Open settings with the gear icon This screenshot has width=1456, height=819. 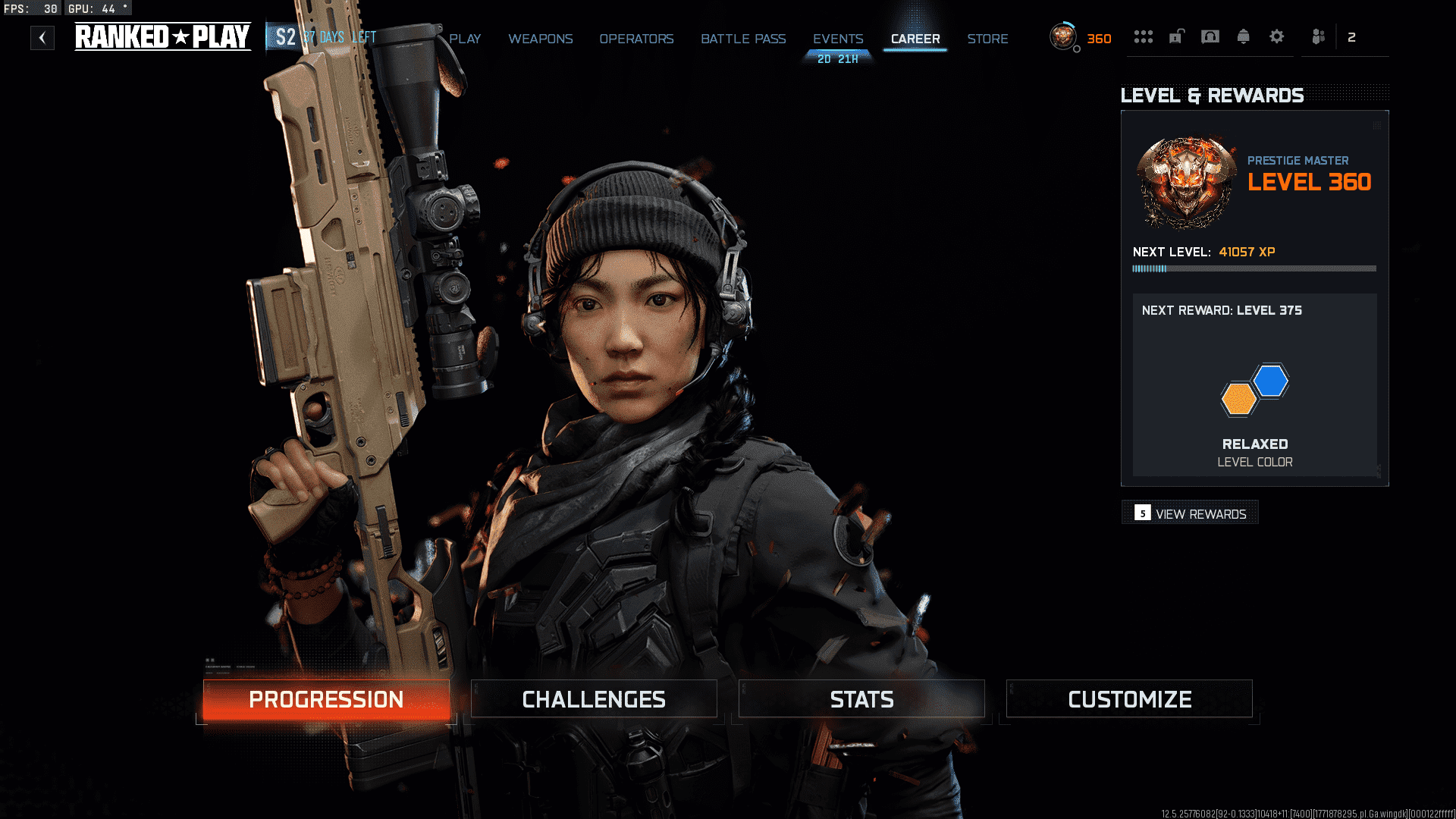tap(1277, 36)
